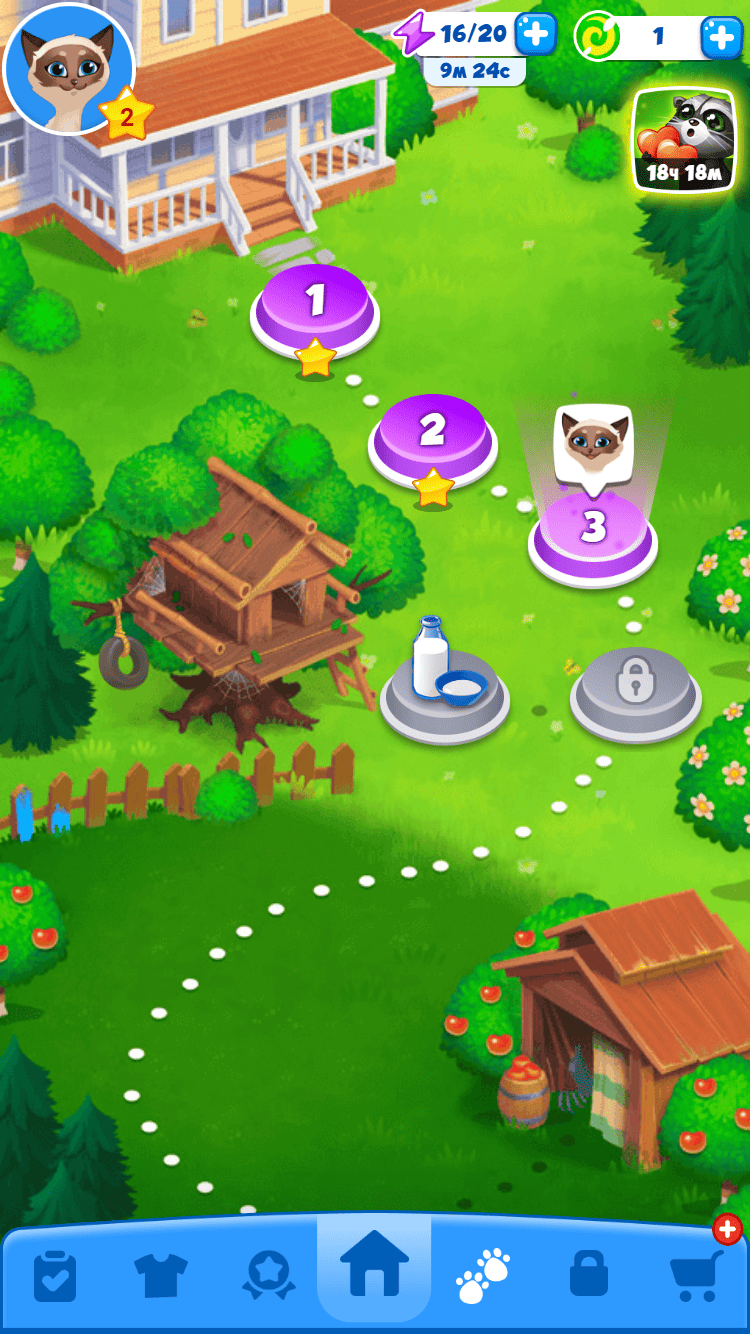Open the star medal achievements tab
This screenshot has width=750, height=1334.
tap(268, 1274)
